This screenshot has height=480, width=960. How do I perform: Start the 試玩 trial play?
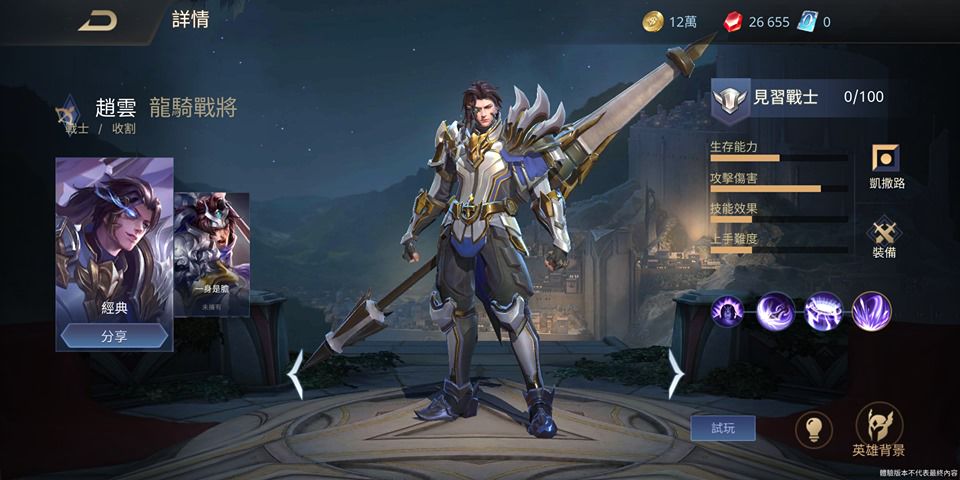point(722,428)
